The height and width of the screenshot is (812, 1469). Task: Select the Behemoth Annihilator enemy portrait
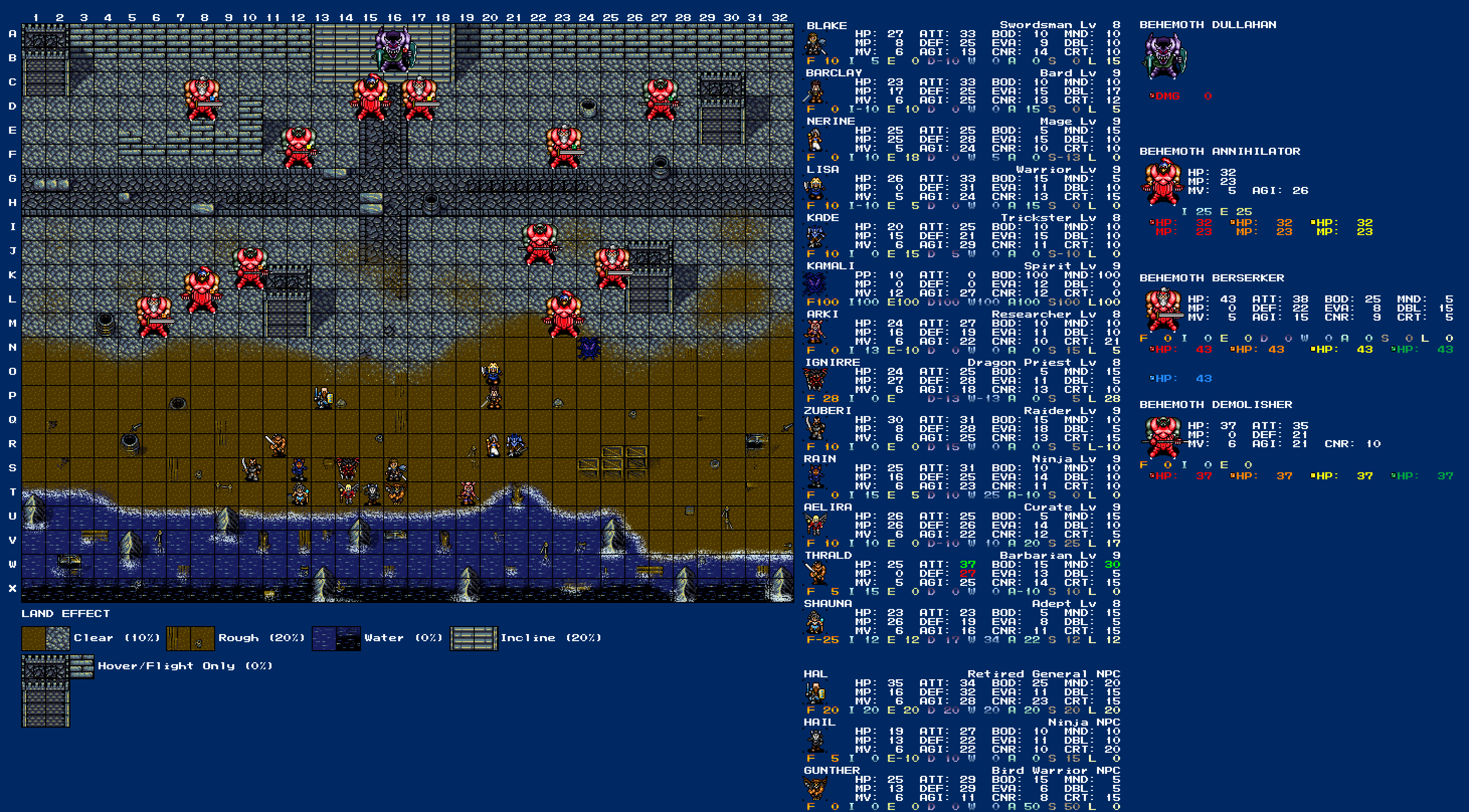pyautogui.click(x=1162, y=182)
